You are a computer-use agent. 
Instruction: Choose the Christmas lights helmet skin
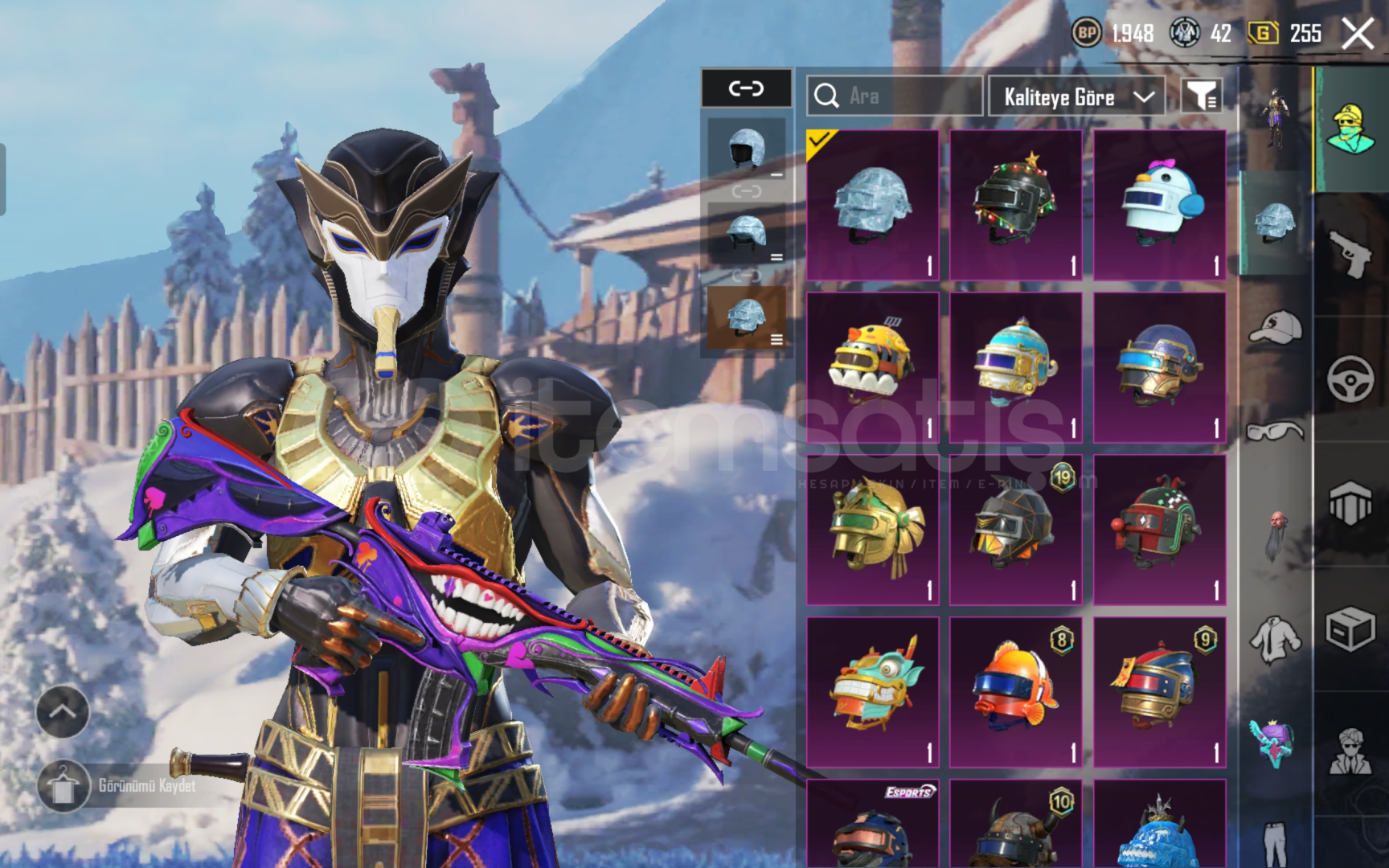(1015, 205)
